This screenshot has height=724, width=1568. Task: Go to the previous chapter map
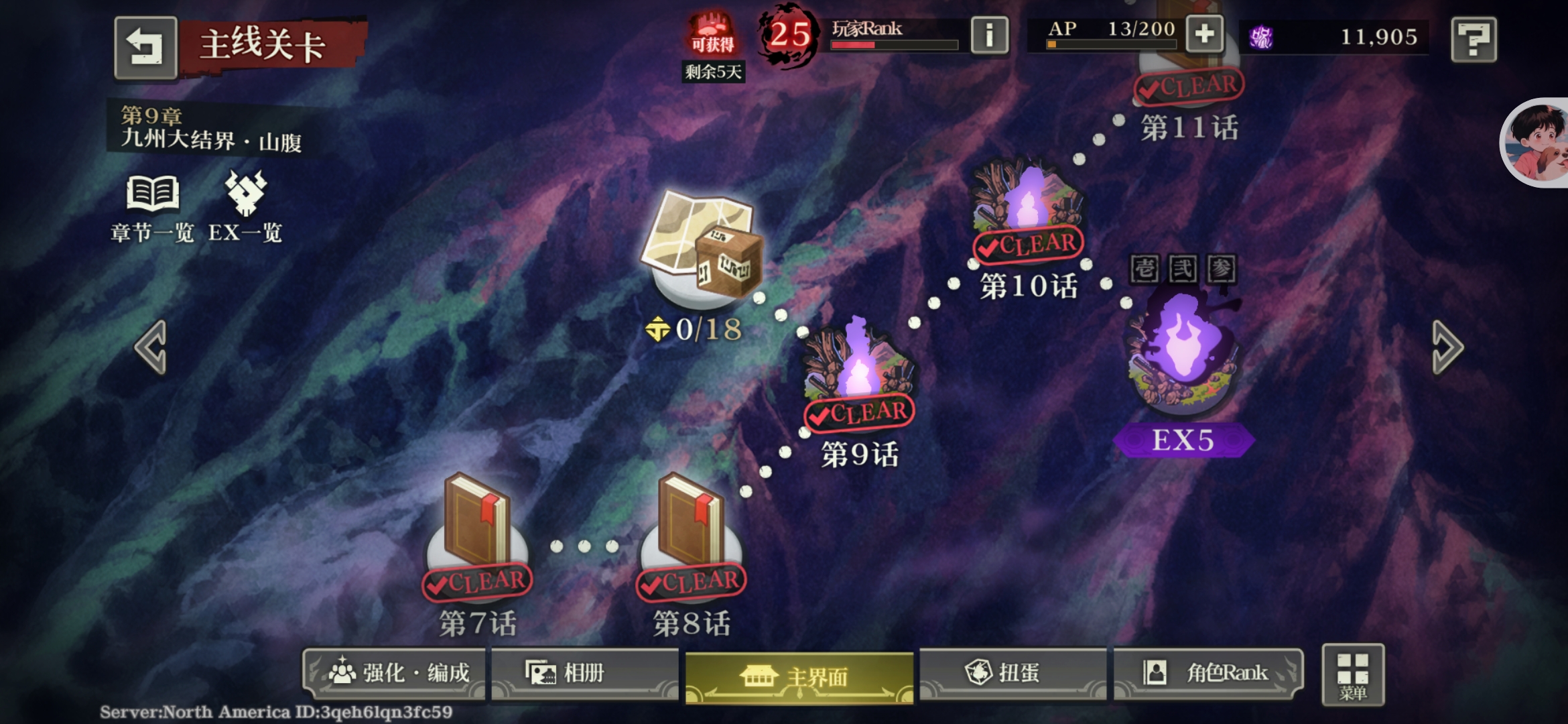pyautogui.click(x=151, y=347)
